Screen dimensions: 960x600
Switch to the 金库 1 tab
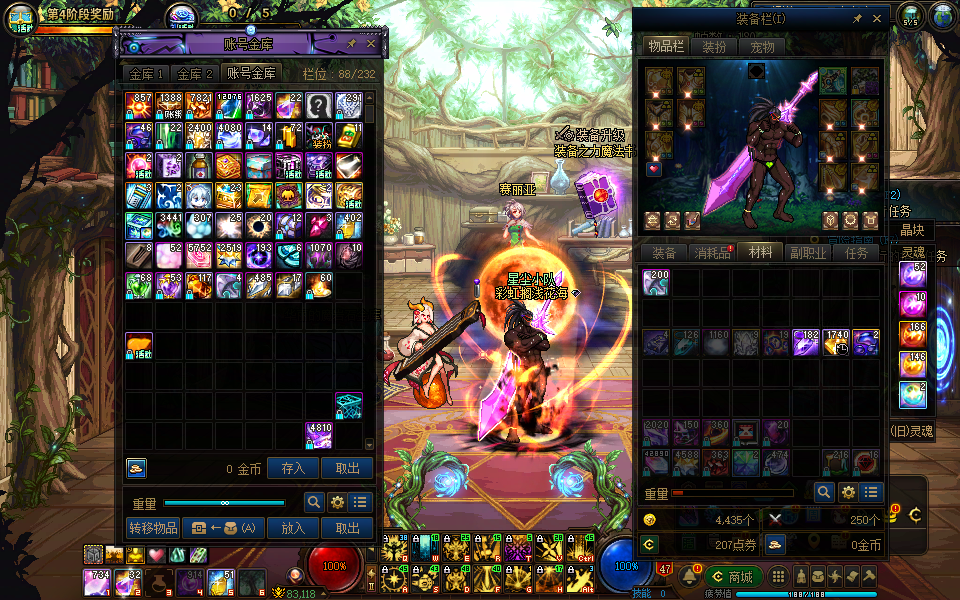click(x=146, y=74)
